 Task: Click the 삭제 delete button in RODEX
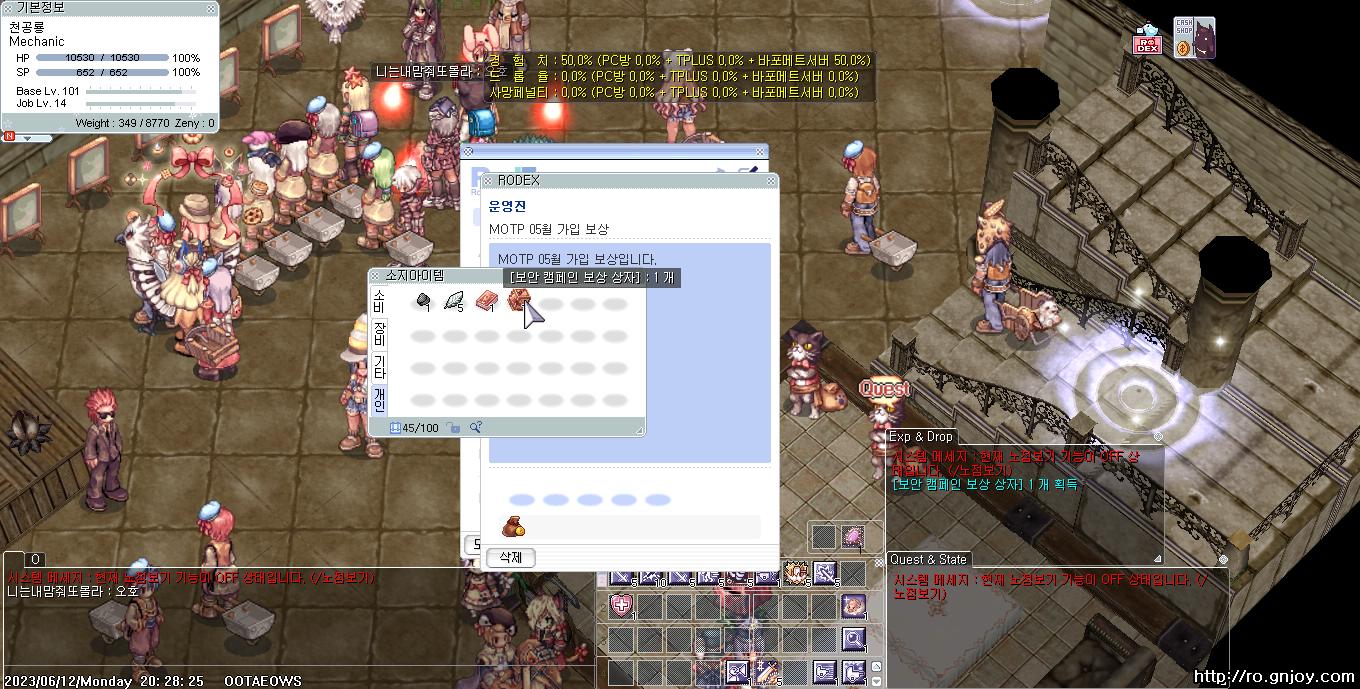pyautogui.click(x=510, y=557)
